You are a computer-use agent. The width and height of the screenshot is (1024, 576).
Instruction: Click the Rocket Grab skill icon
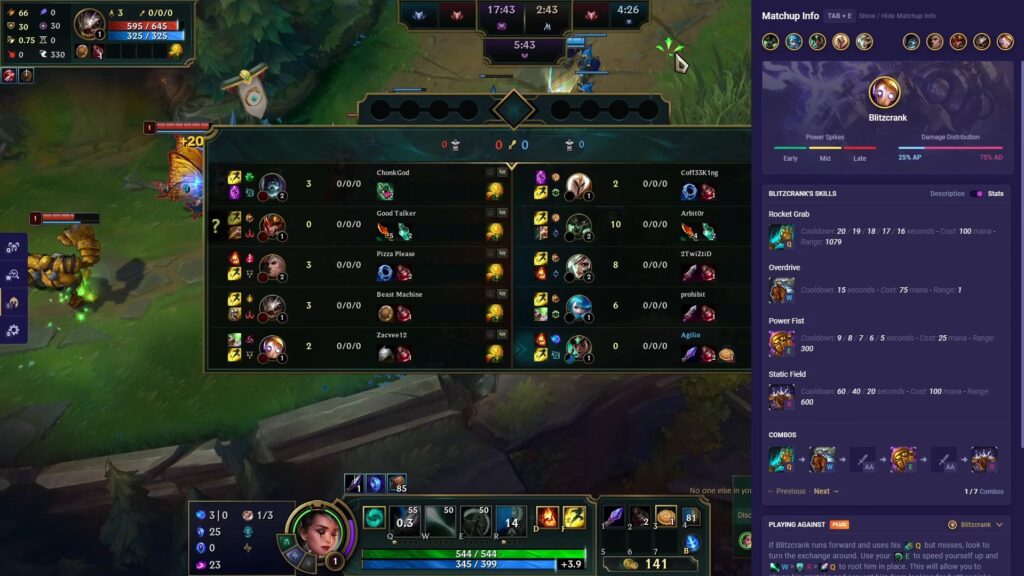781,237
